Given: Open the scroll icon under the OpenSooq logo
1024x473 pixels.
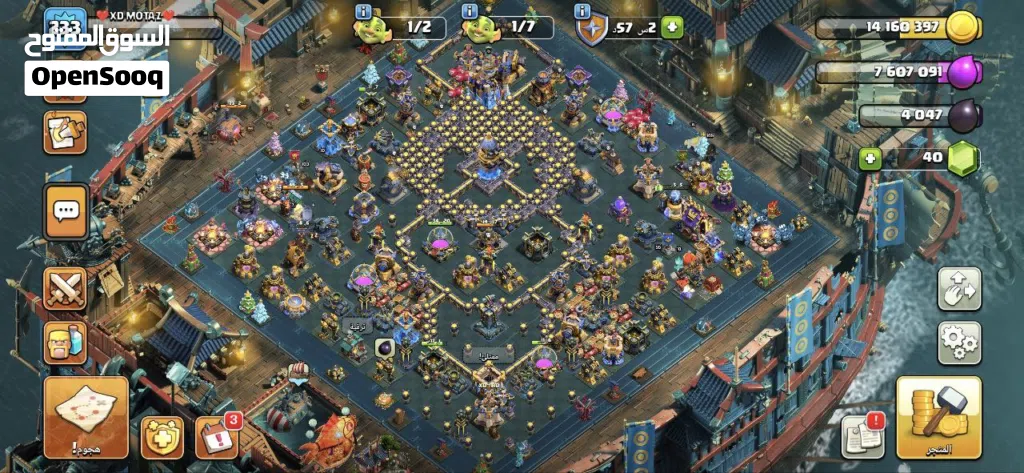Looking at the screenshot, I should pos(66,132).
